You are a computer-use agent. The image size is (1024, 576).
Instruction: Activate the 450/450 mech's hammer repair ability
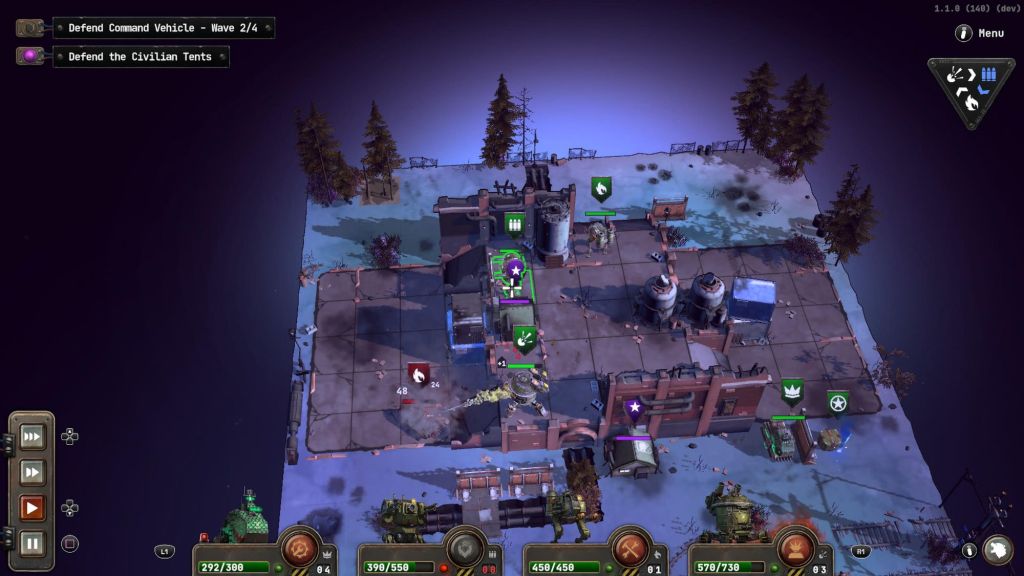click(631, 548)
